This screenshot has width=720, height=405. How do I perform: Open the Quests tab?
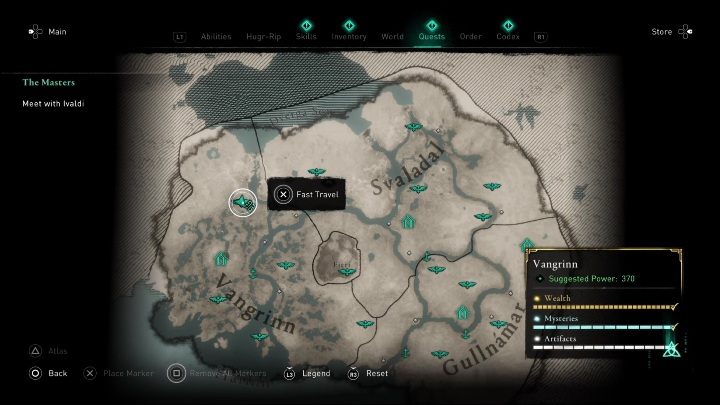point(432,37)
